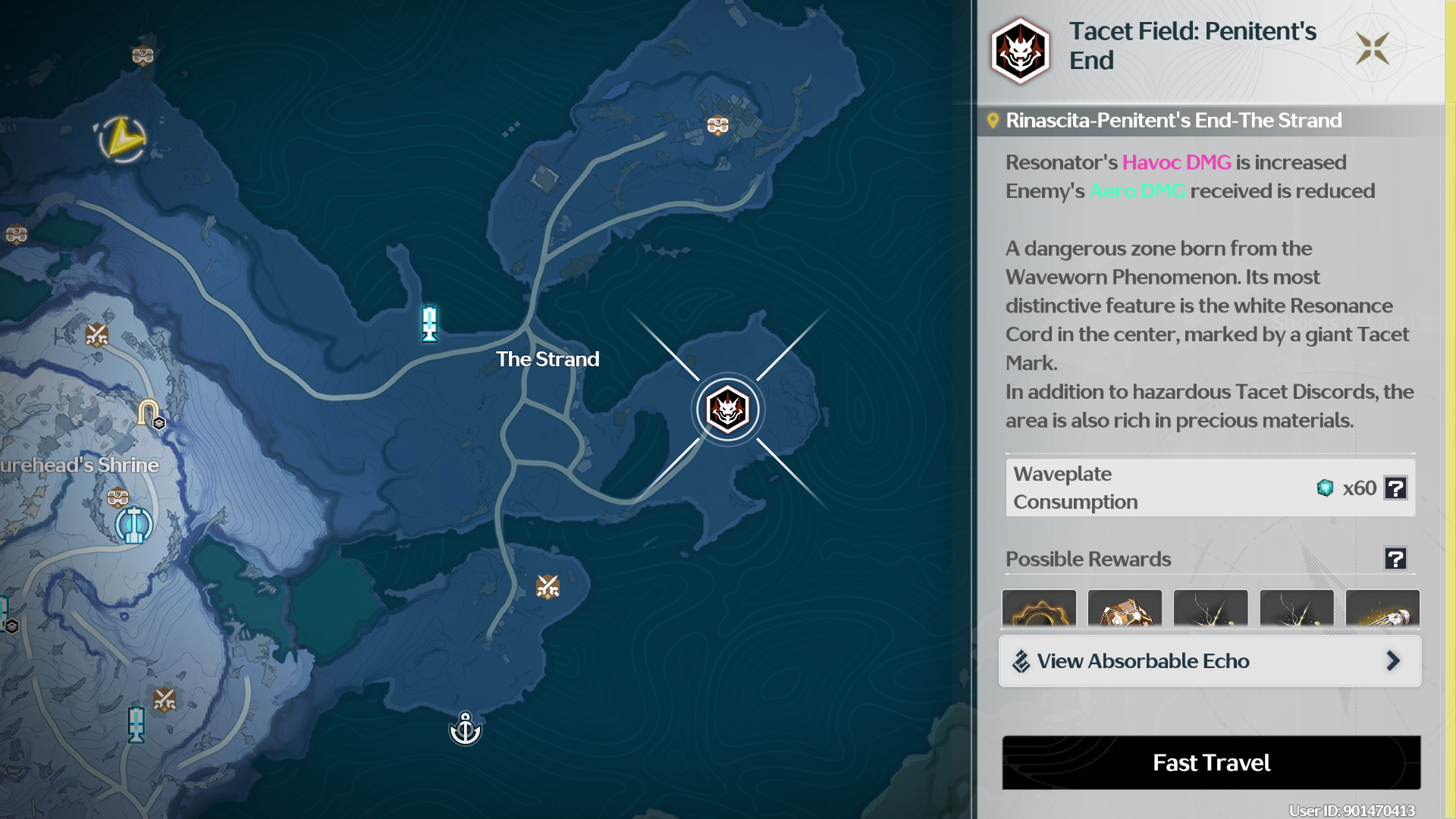Click the treasure marker on northern island

pos(717,125)
